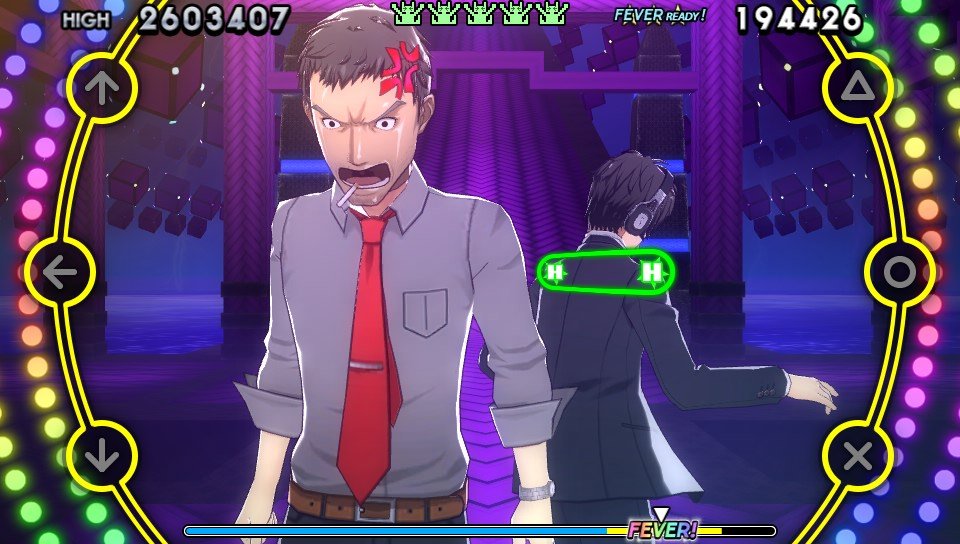Screen dimensions: 960x544
Task: Hit the left arrow target ring
Action: [59, 271]
